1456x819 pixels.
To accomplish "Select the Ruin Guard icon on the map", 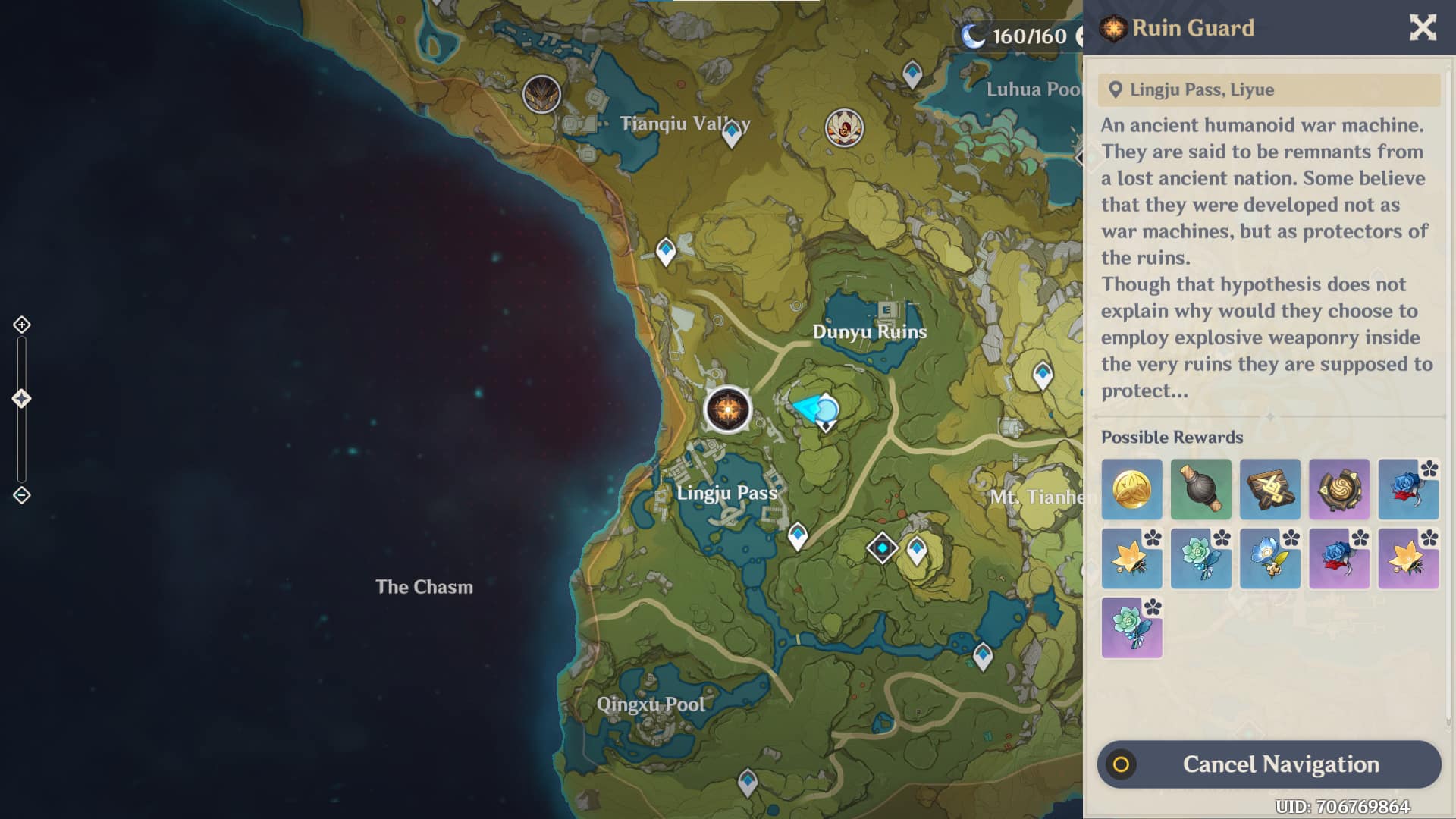I will 727,409.
